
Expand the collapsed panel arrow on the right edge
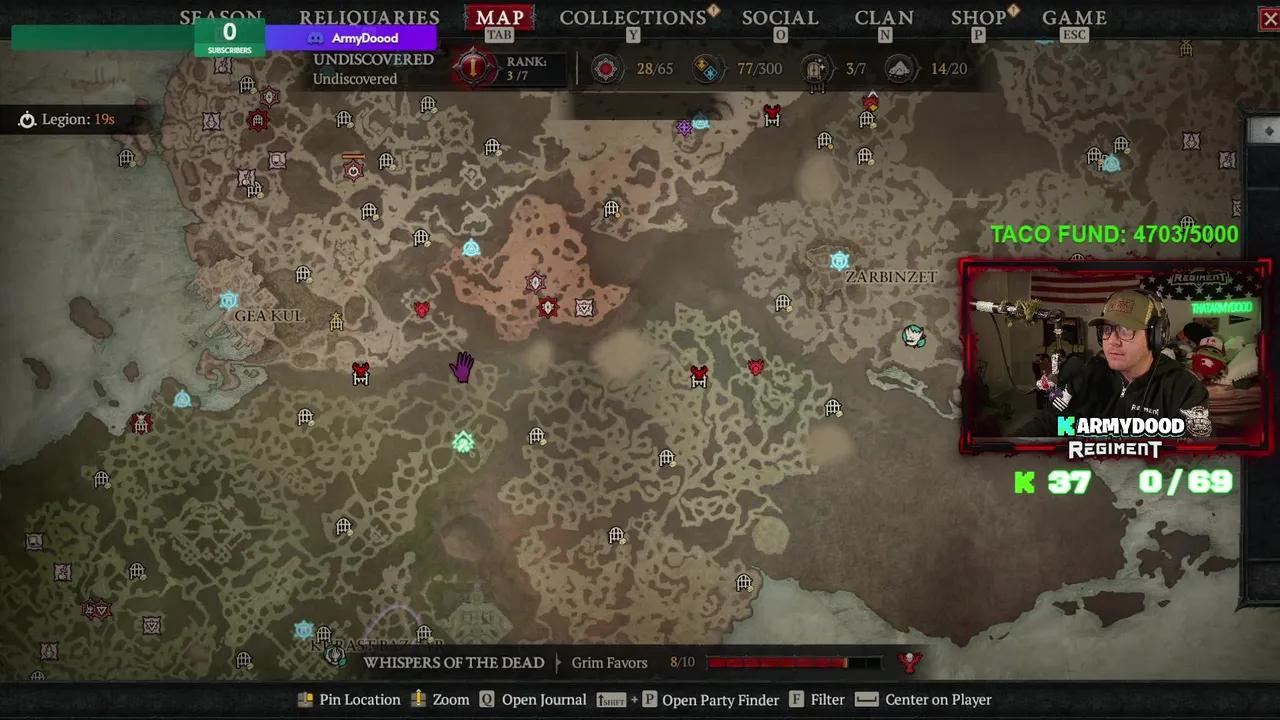coord(1268,130)
